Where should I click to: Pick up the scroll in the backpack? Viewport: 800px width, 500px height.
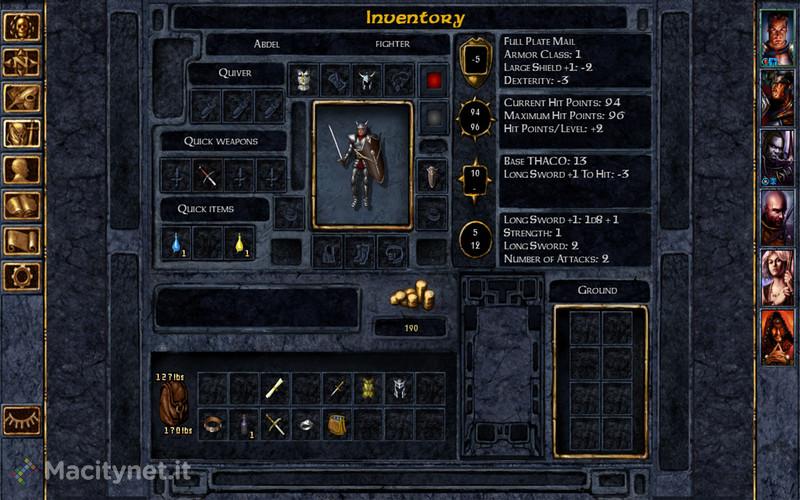point(276,388)
